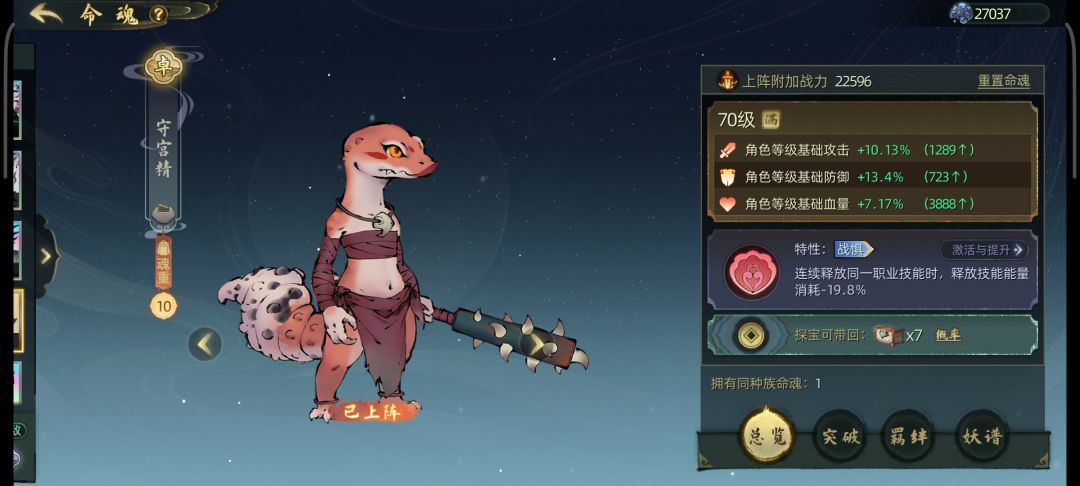Switch to the 总览 overview tab
The width and height of the screenshot is (1080, 486).
(x=767, y=436)
